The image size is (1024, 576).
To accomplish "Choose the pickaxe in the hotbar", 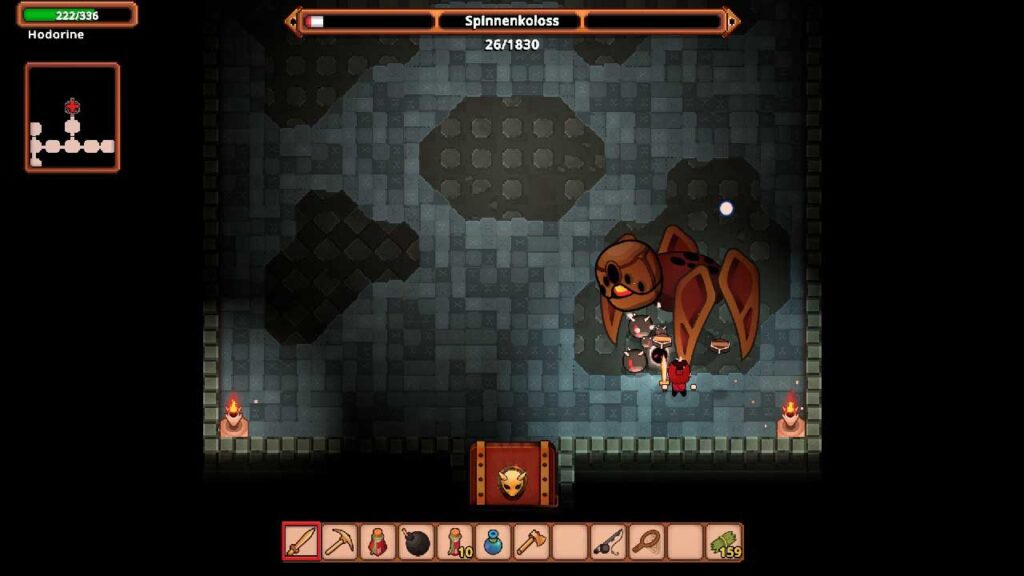I will tap(340, 542).
